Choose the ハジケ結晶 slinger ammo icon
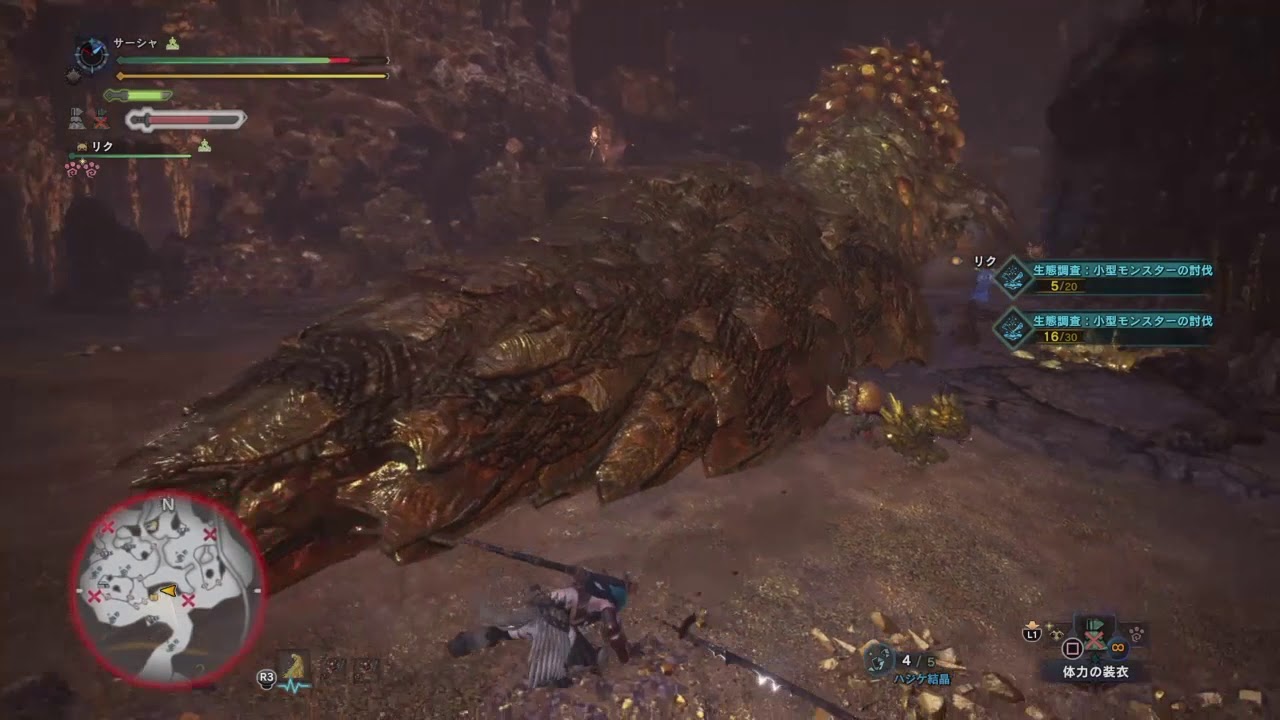The width and height of the screenshot is (1280, 720). click(879, 658)
